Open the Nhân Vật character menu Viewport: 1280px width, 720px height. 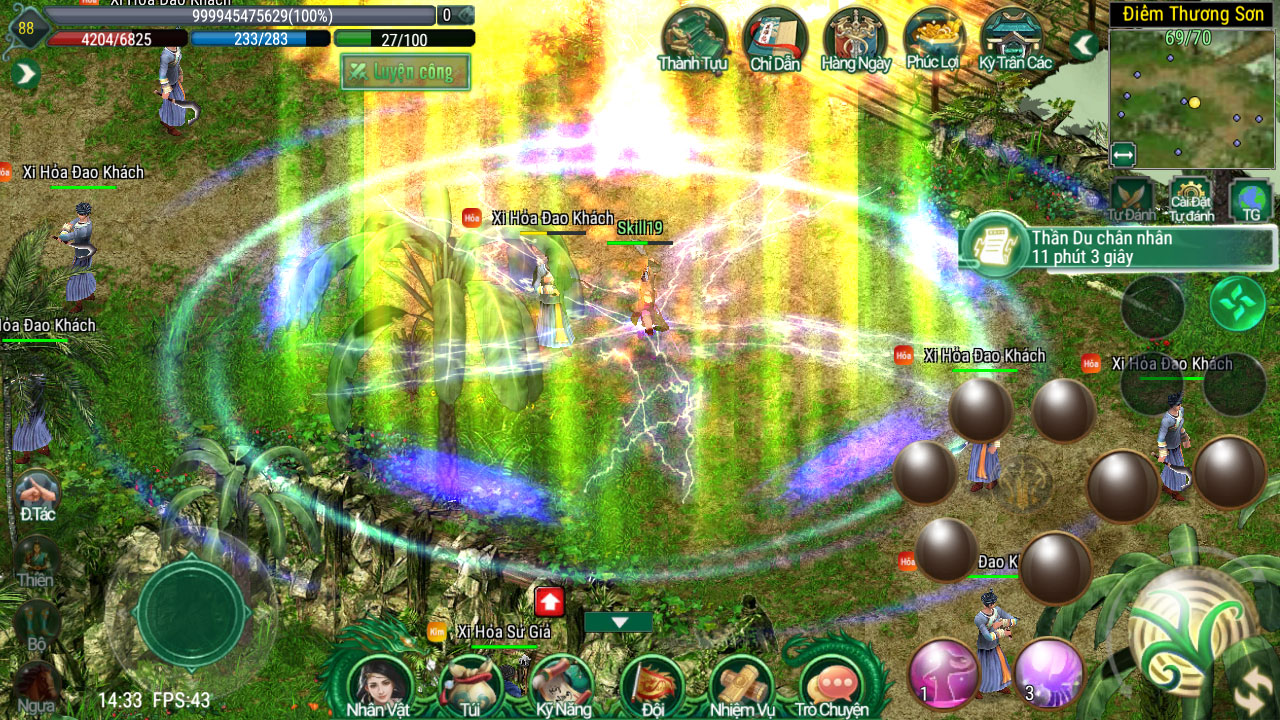(378, 685)
